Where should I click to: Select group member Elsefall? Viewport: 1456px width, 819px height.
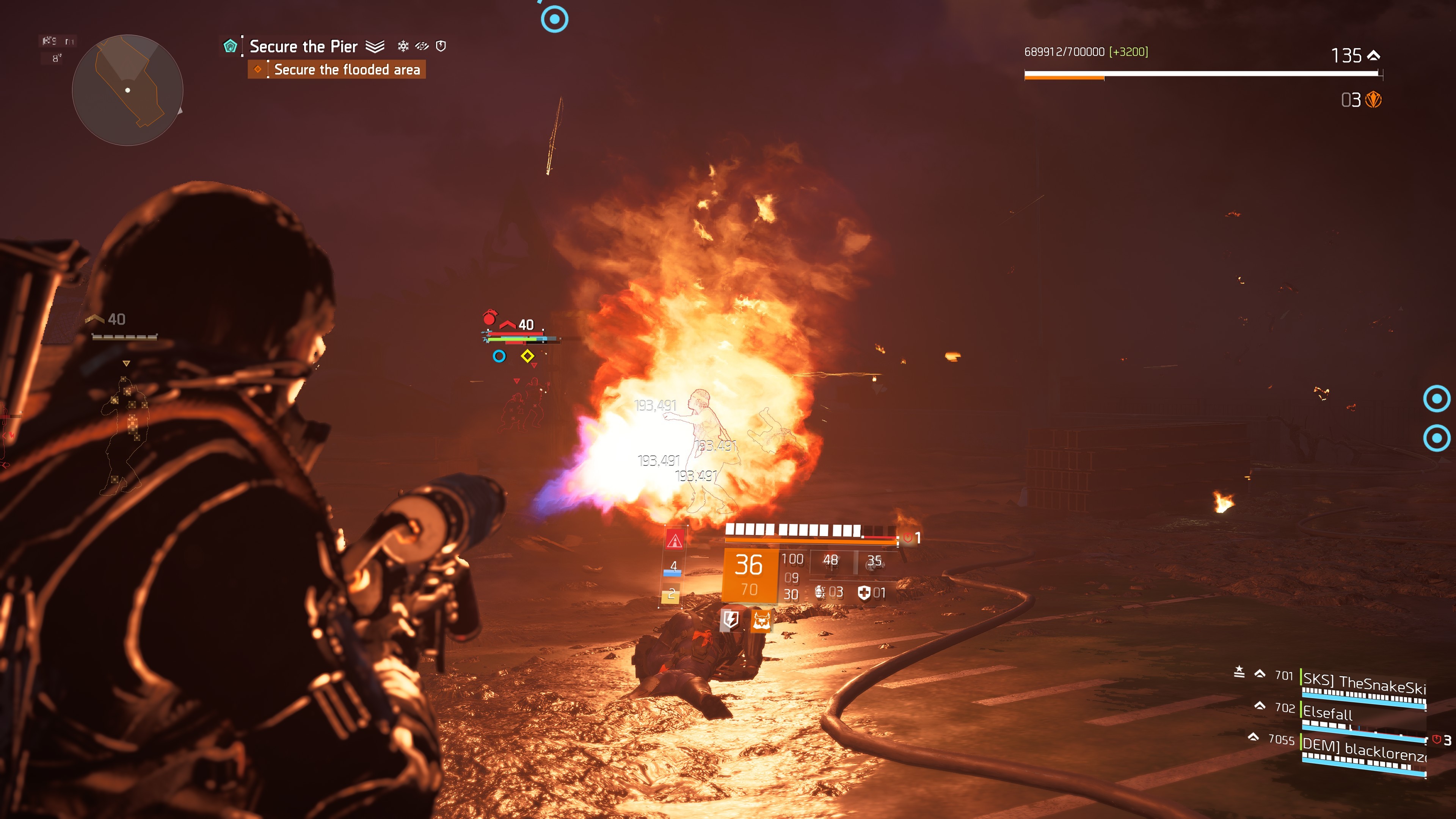pyautogui.click(x=1327, y=713)
